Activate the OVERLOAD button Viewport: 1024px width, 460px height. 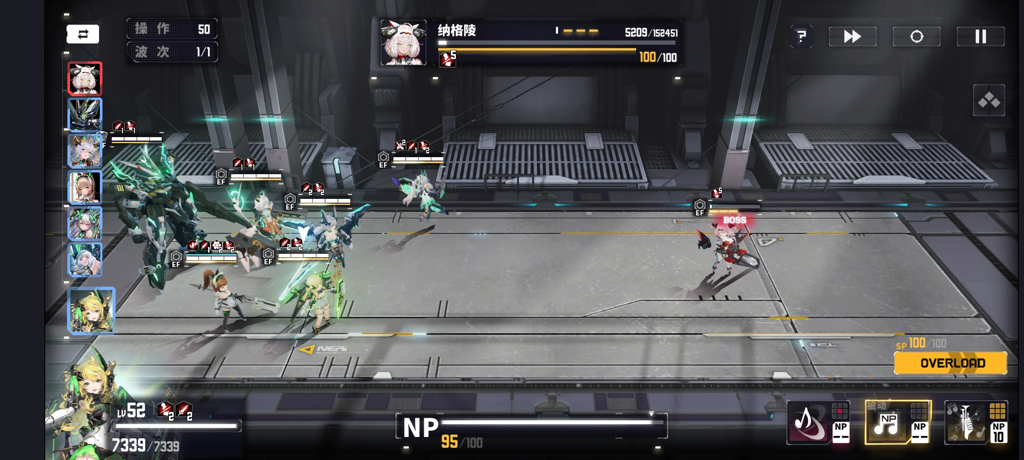coord(951,363)
